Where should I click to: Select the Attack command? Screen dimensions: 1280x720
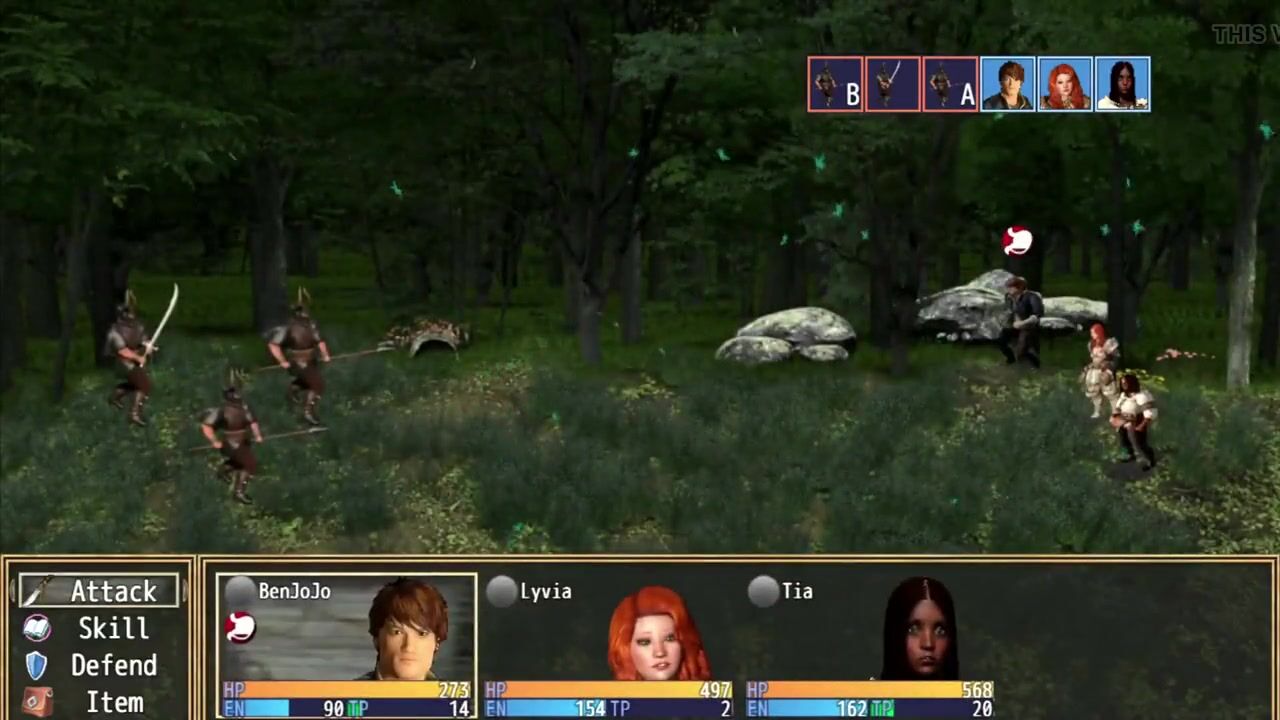click(x=98, y=591)
